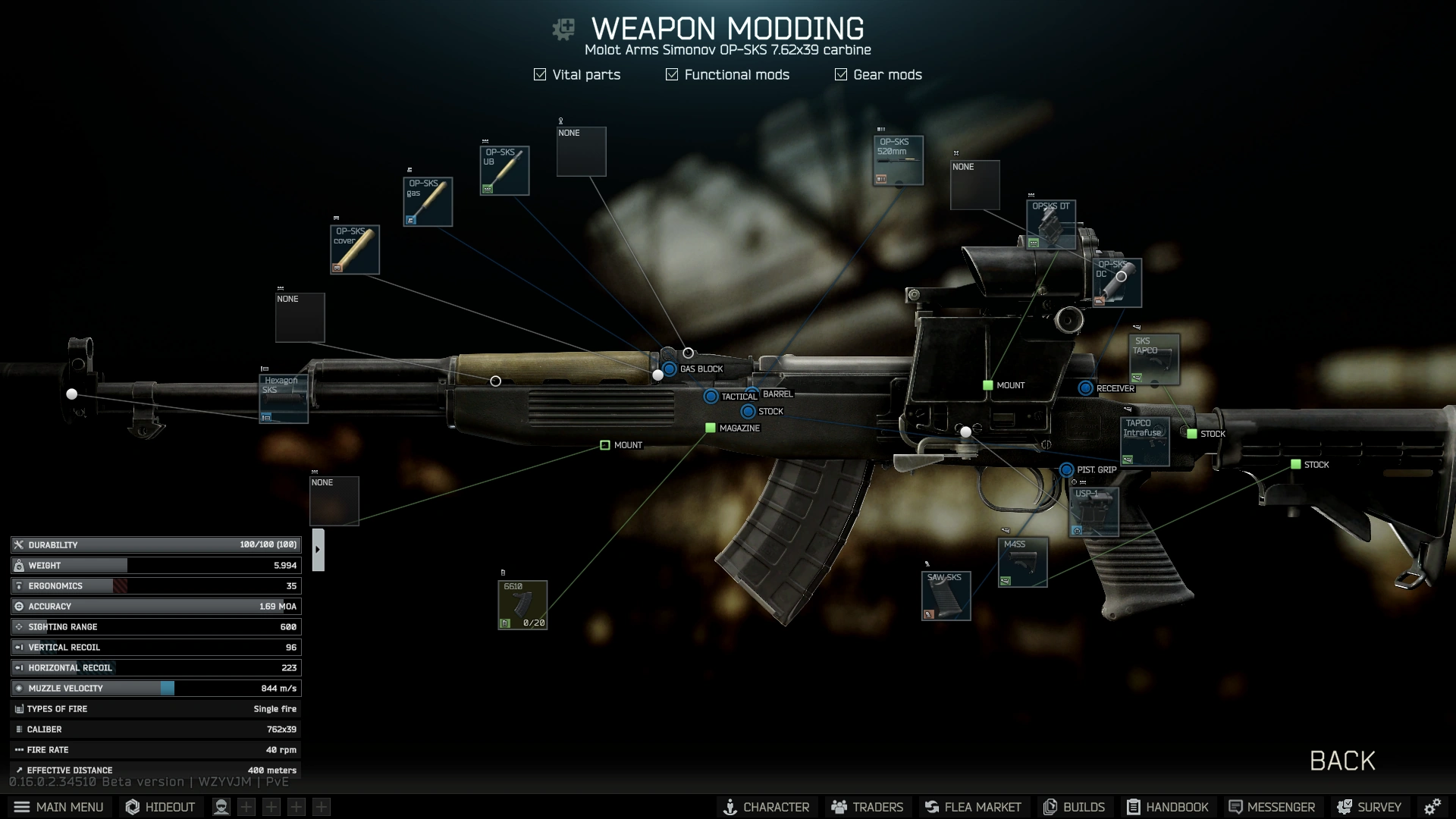Click the BACK button
Image resolution: width=1456 pixels, height=819 pixels.
pyautogui.click(x=1341, y=761)
